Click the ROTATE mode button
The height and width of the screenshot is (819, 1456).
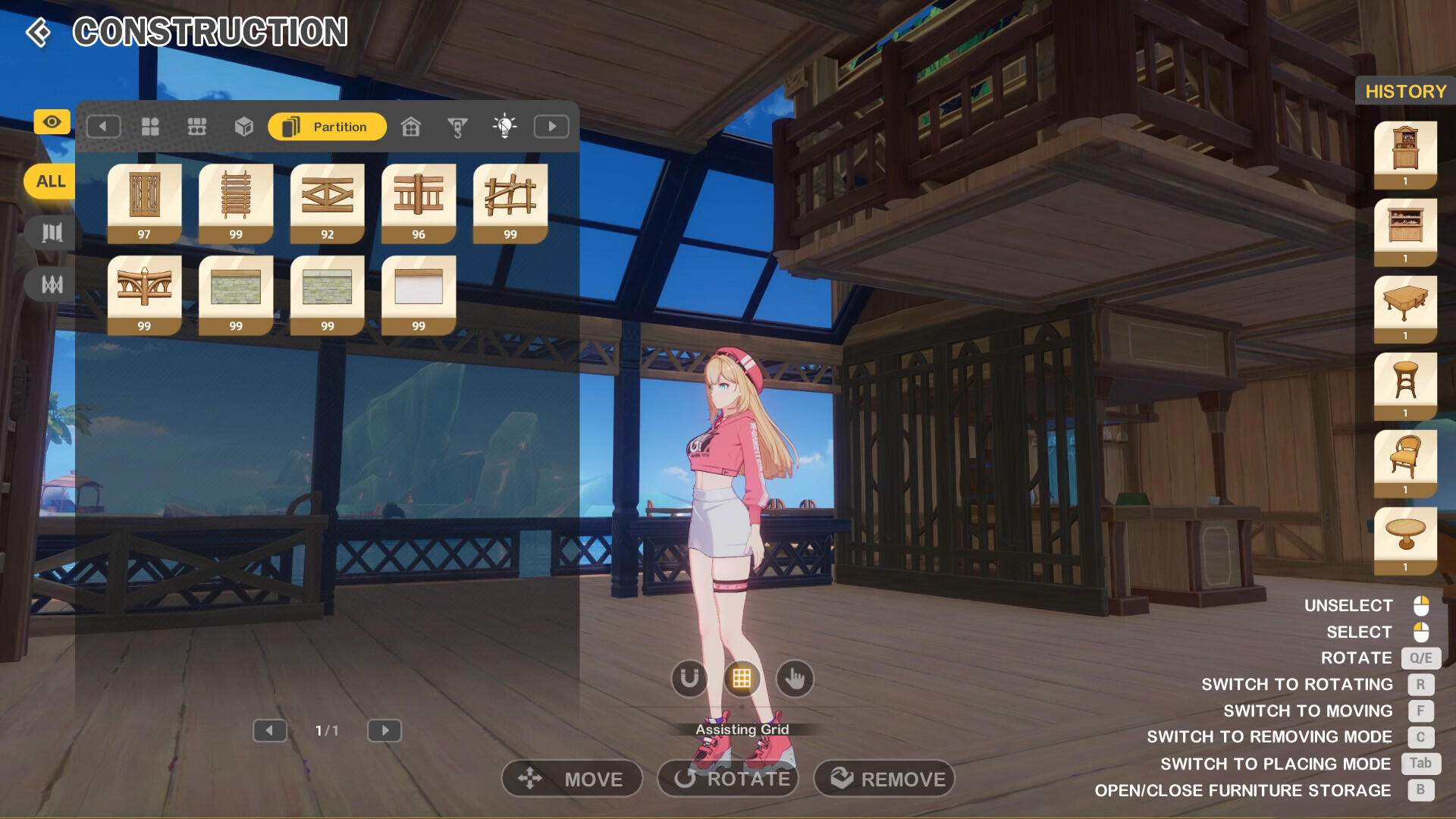[x=729, y=779]
